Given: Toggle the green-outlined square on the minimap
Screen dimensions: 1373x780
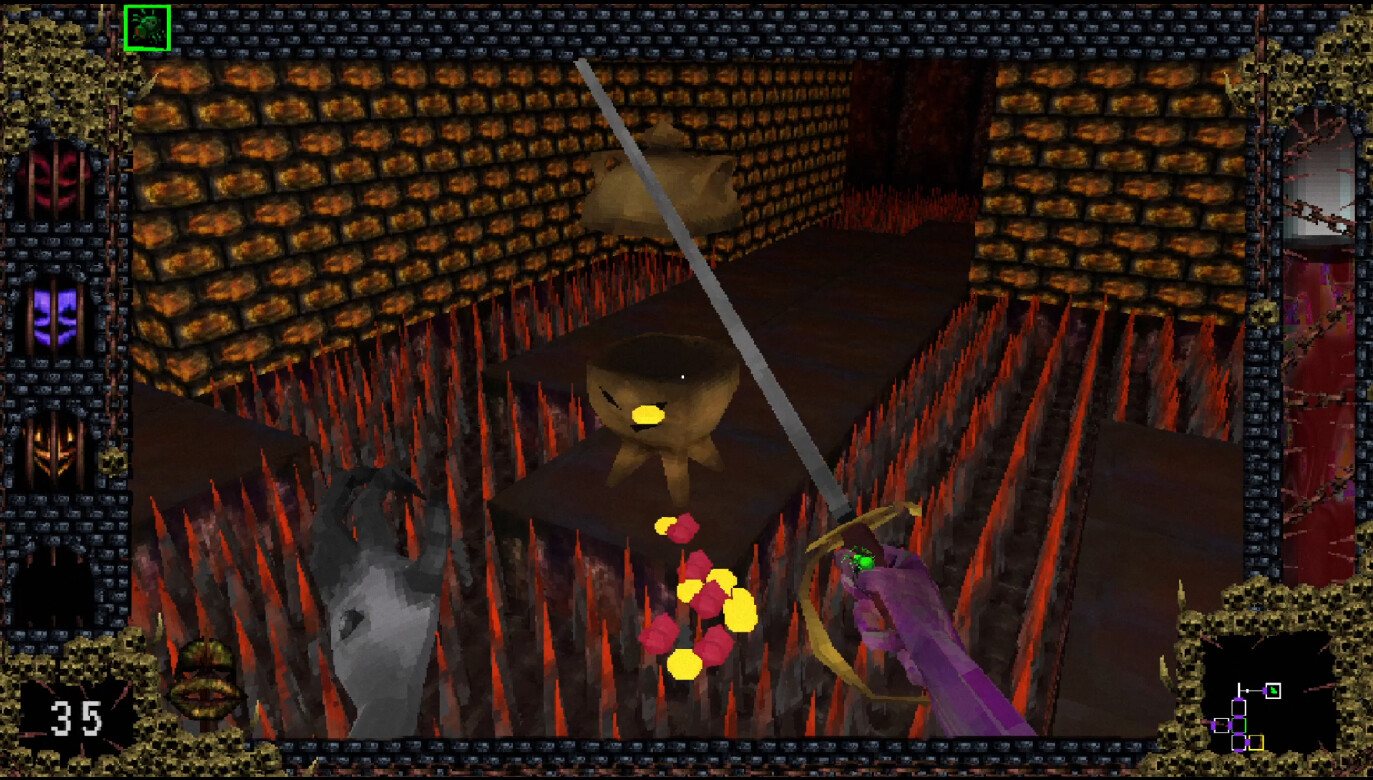Looking at the screenshot, I should pyautogui.click(x=1239, y=724).
